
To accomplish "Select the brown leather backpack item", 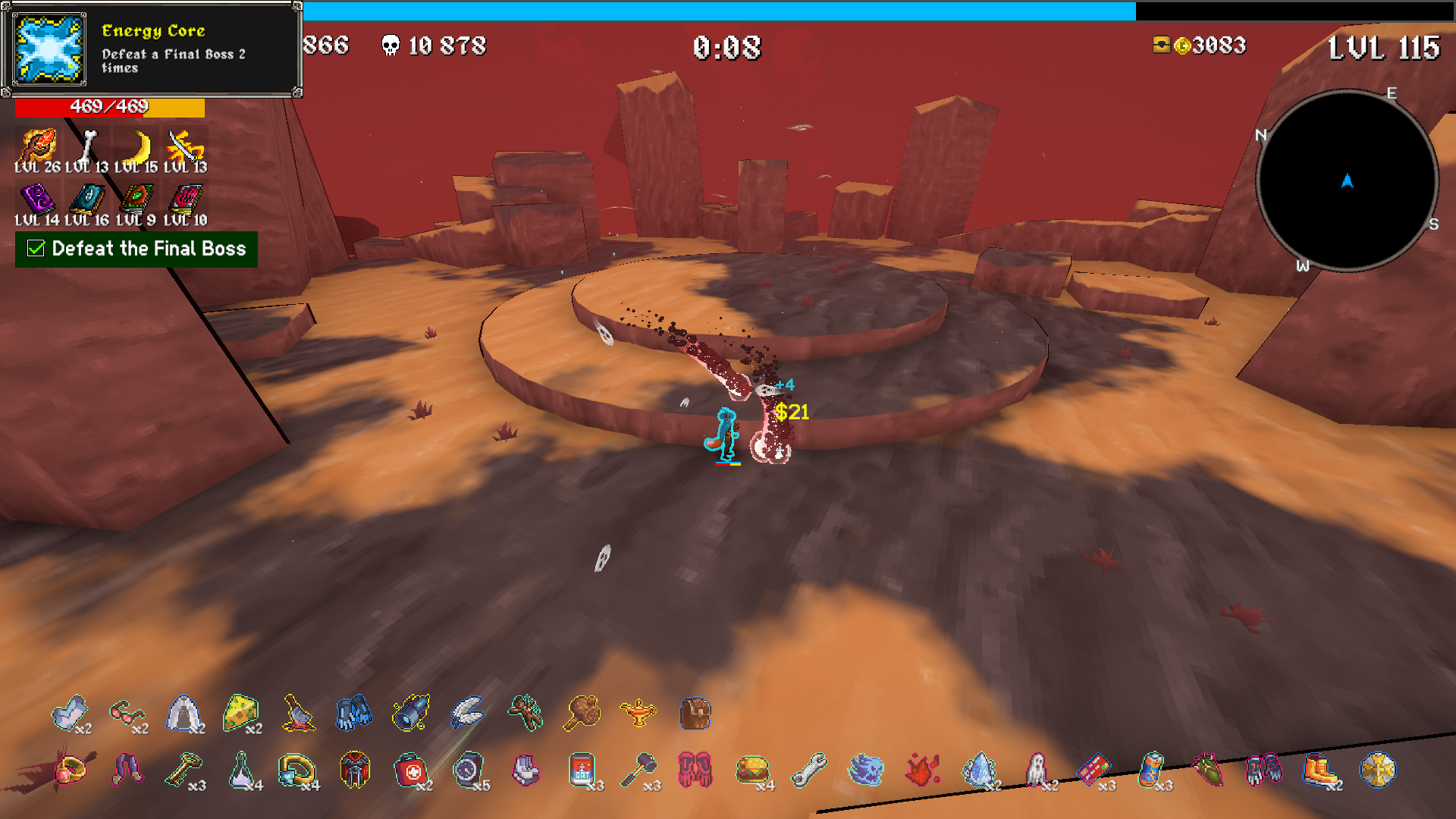I will pos(695,713).
